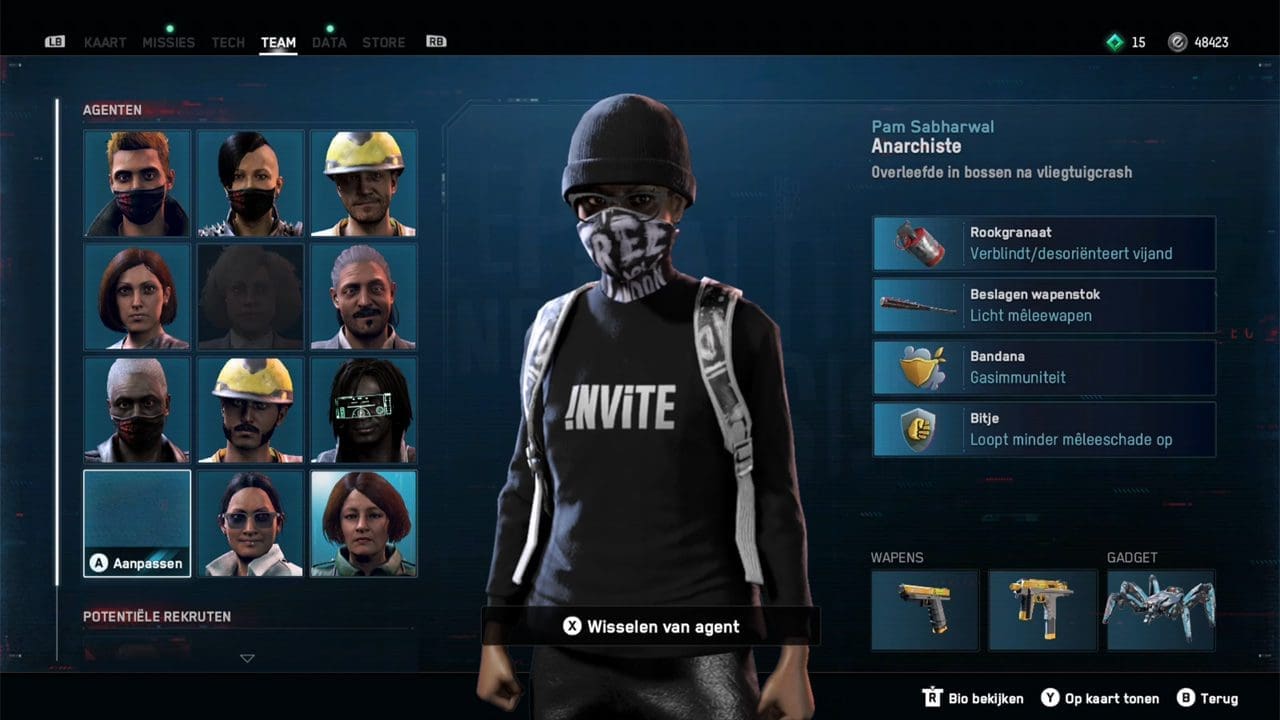
Task: Switch to the MISSIES tab
Action: 168,43
